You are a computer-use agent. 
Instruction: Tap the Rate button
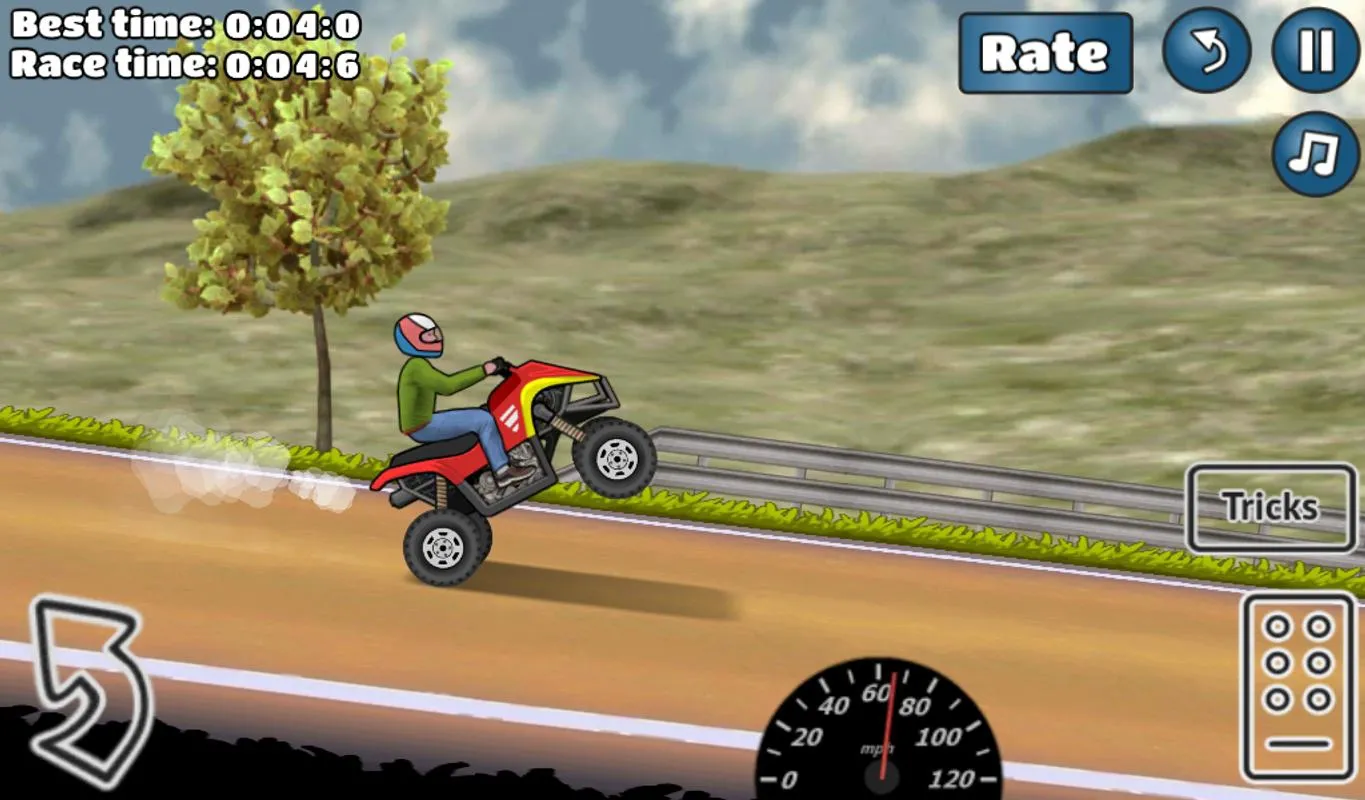tap(1045, 53)
